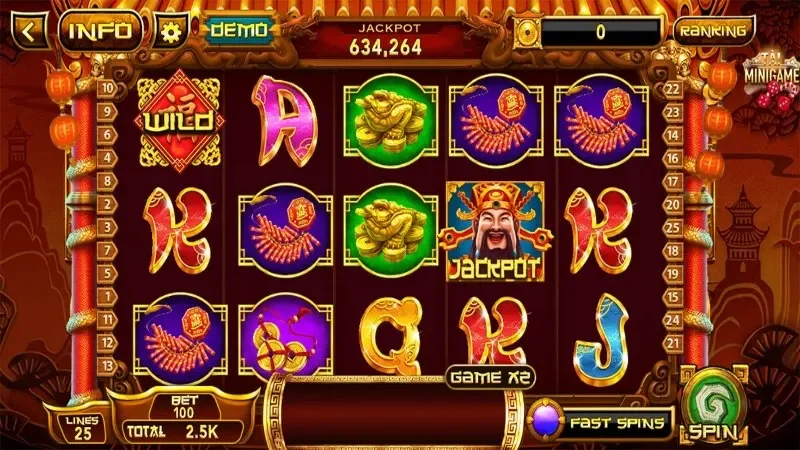
Task: Toggle the DEMO mode button
Action: (239, 30)
